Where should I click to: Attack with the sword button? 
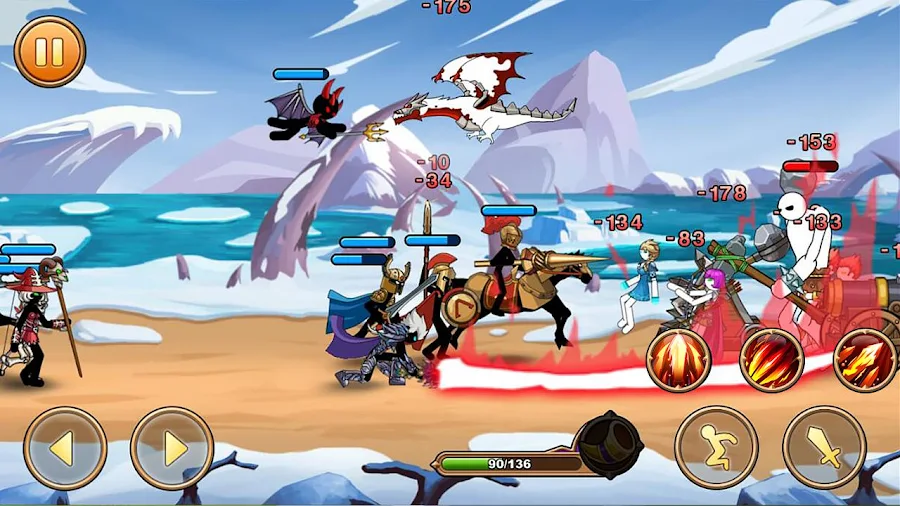[x=824, y=447]
